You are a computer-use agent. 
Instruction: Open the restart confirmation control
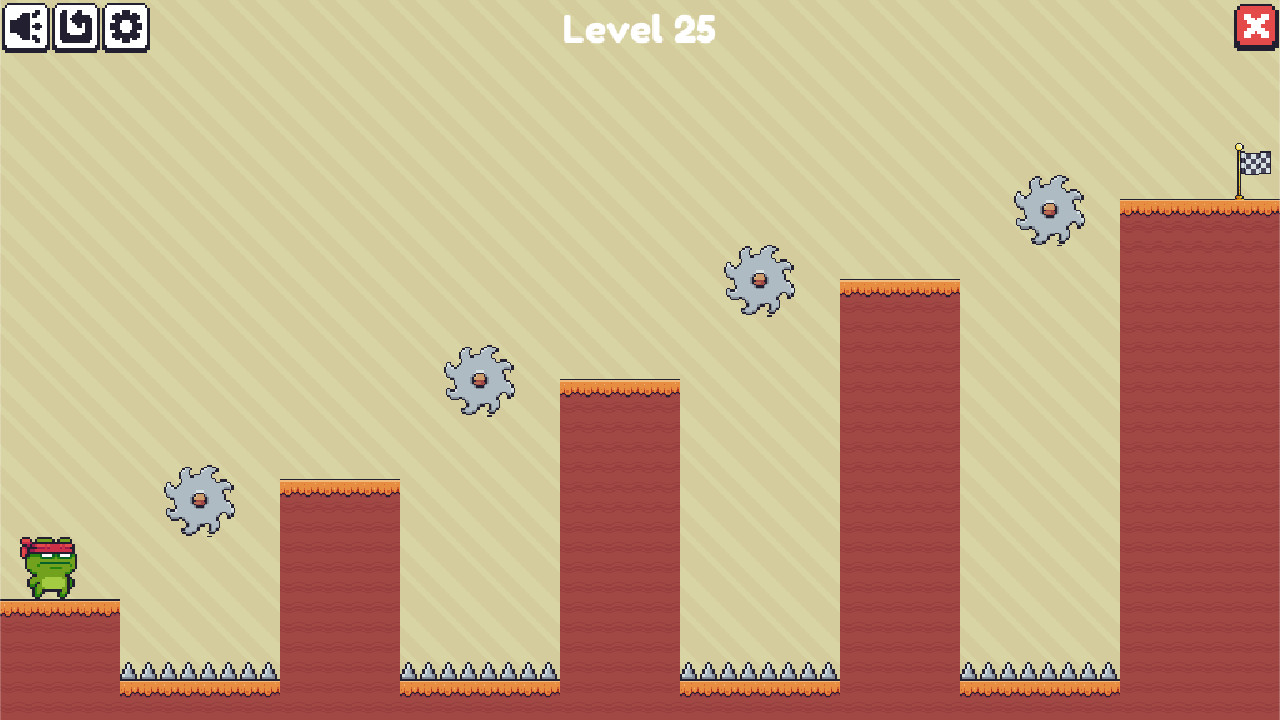coord(76,27)
